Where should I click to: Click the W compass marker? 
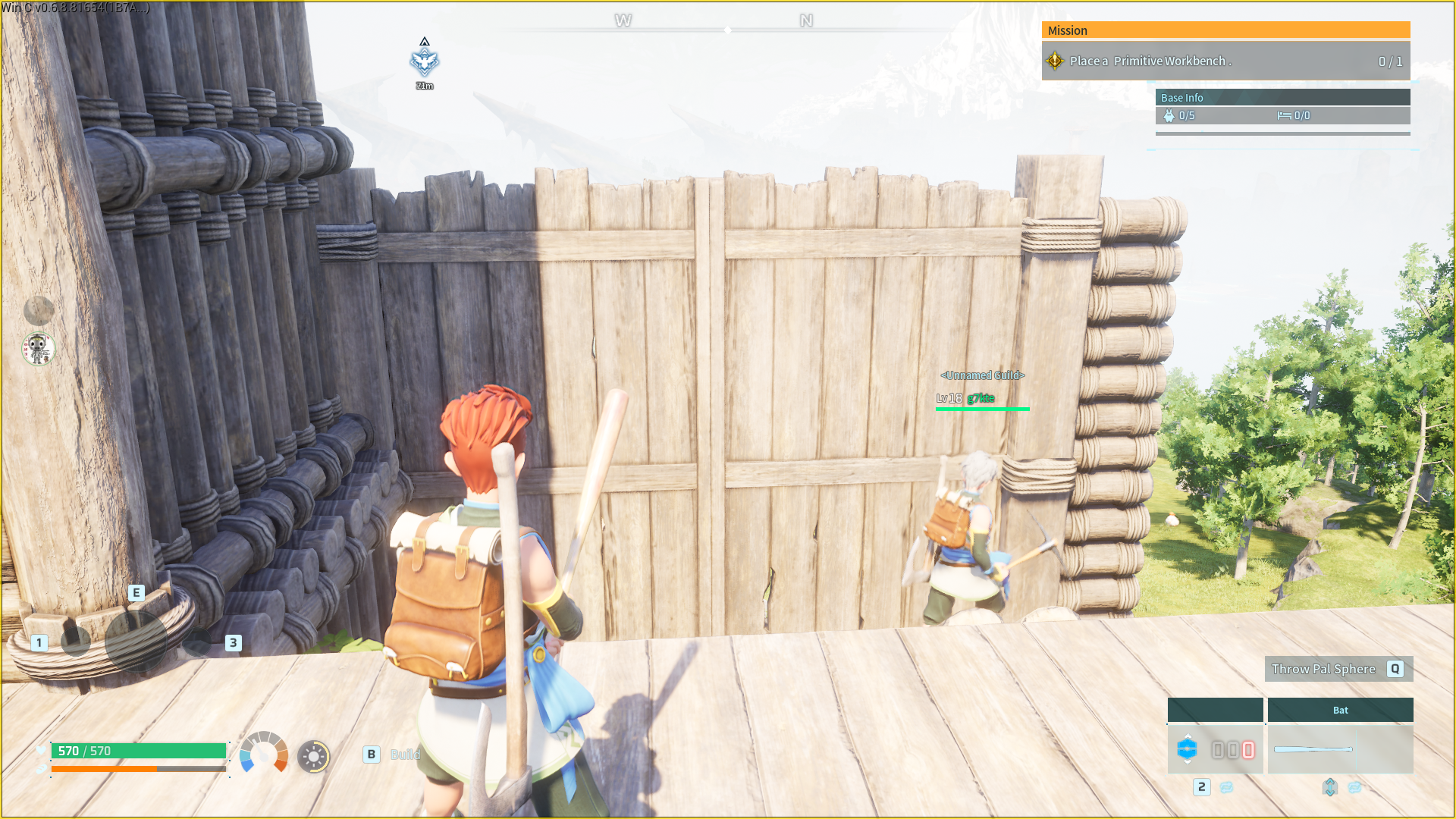[x=623, y=21]
